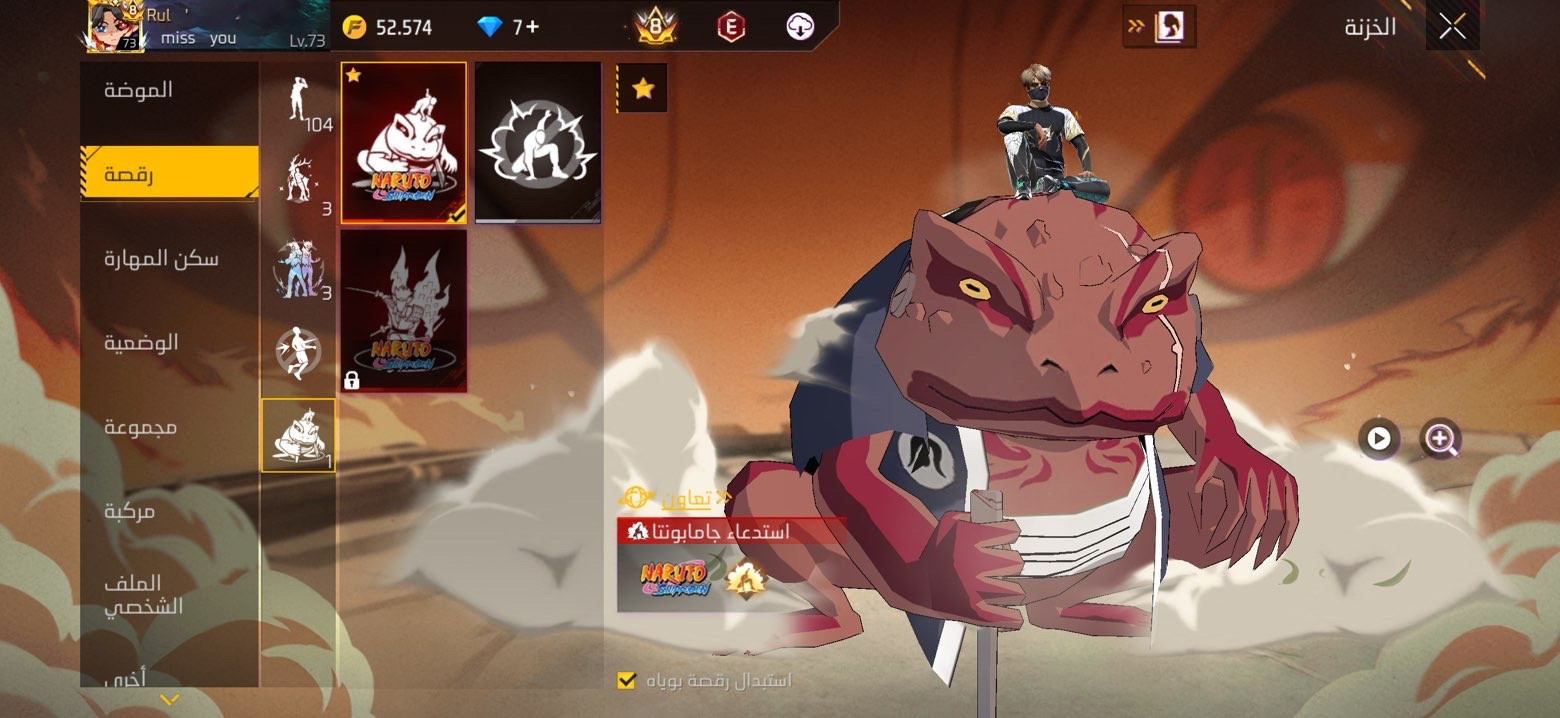
Task: Open the player profile avatar
Action: click(x=115, y=27)
